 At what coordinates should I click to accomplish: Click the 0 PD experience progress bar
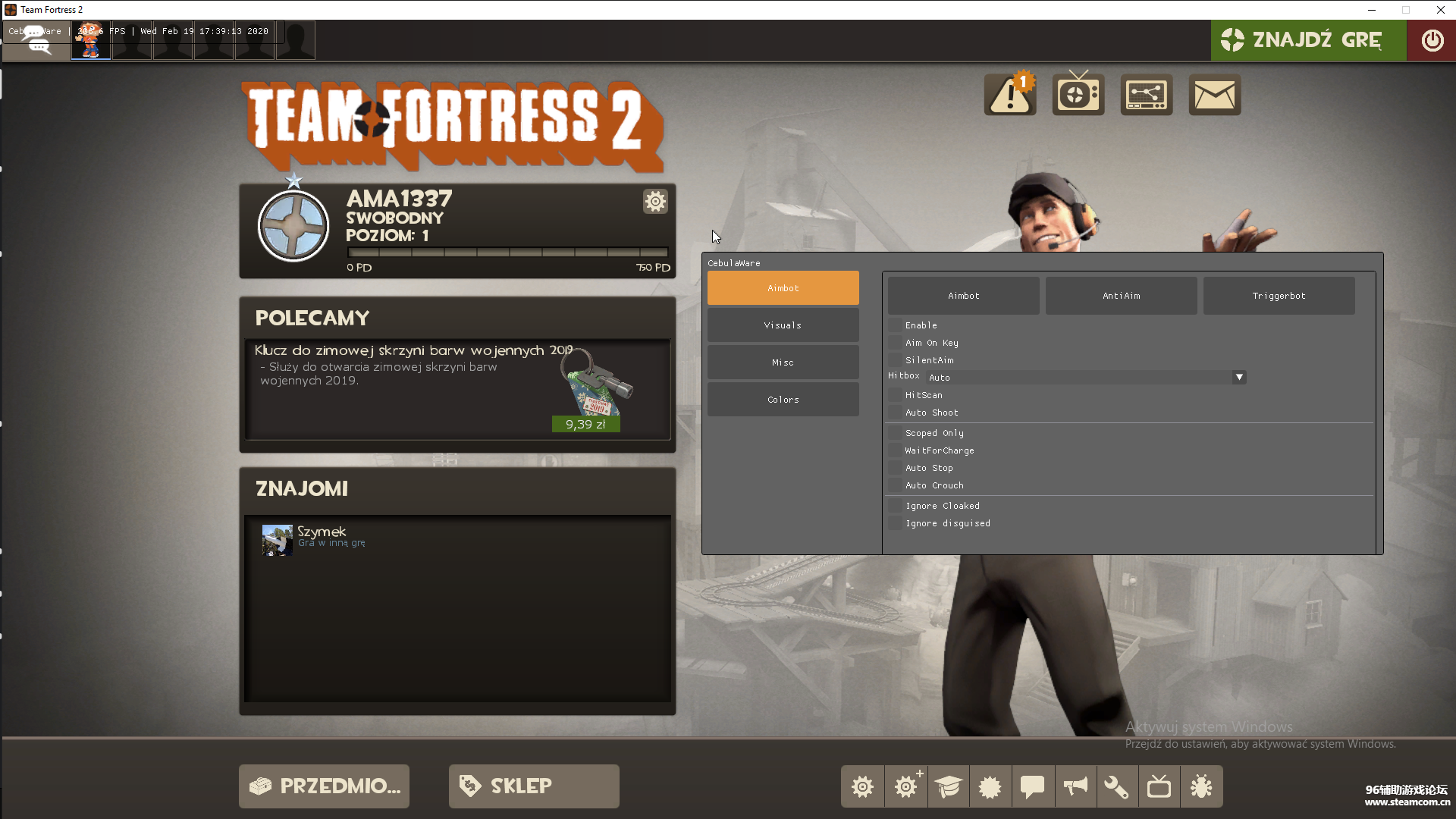508,253
